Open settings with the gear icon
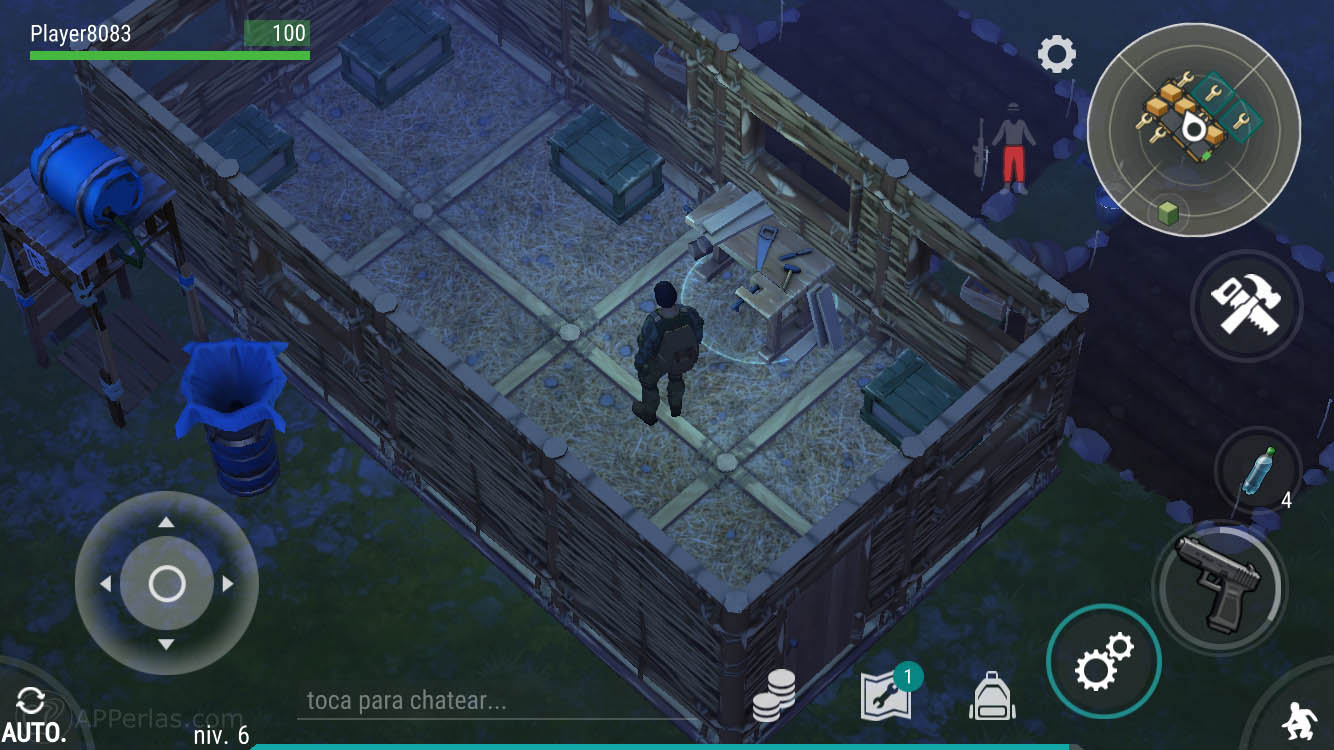Image resolution: width=1334 pixels, height=750 pixels. point(1056,54)
